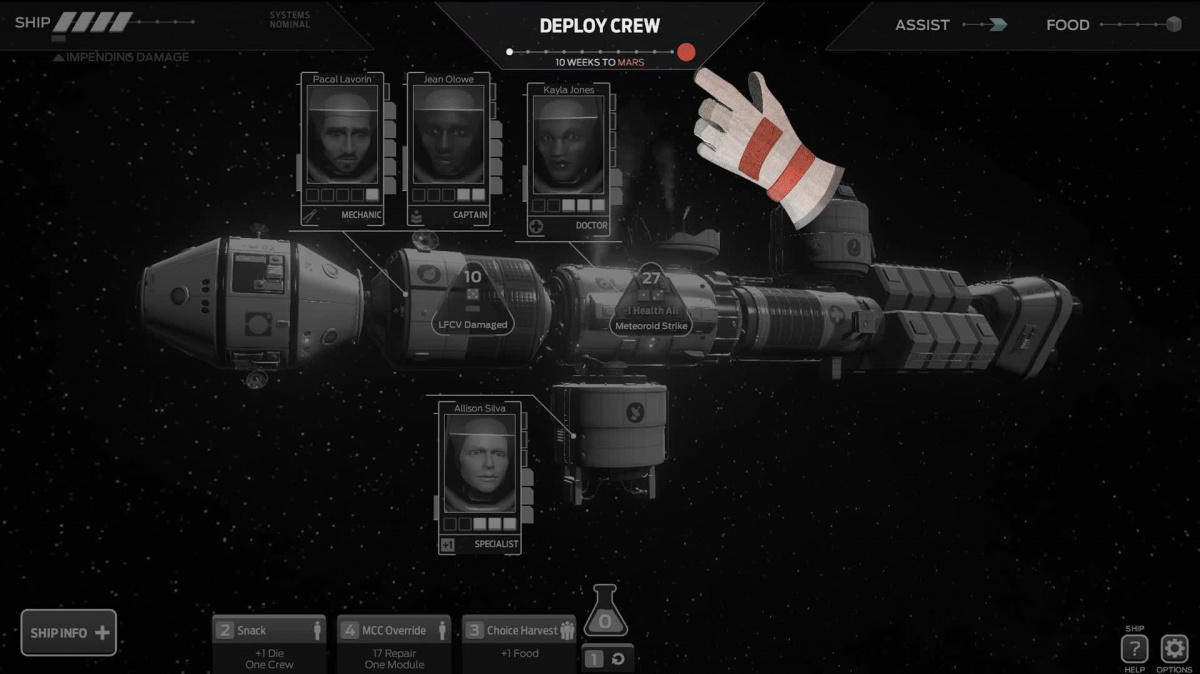Select captain Jean Olowe's crew card

point(448,148)
